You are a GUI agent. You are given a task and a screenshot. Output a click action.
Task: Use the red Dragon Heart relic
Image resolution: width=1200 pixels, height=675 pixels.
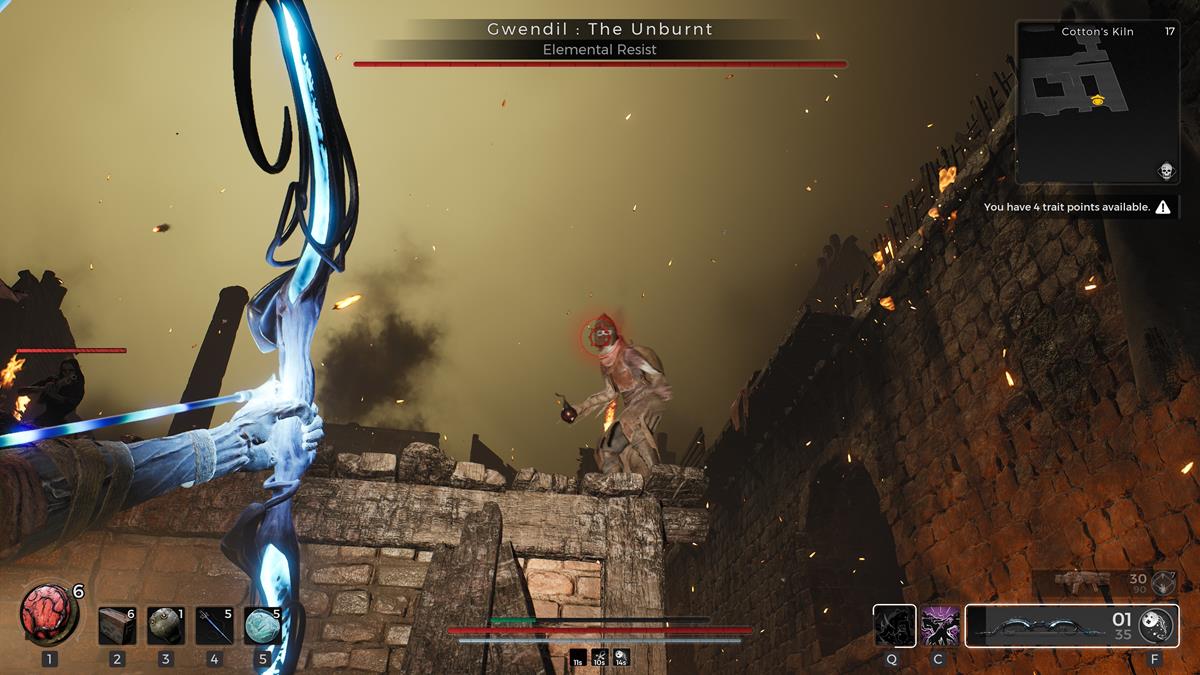pyautogui.click(x=49, y=614)
